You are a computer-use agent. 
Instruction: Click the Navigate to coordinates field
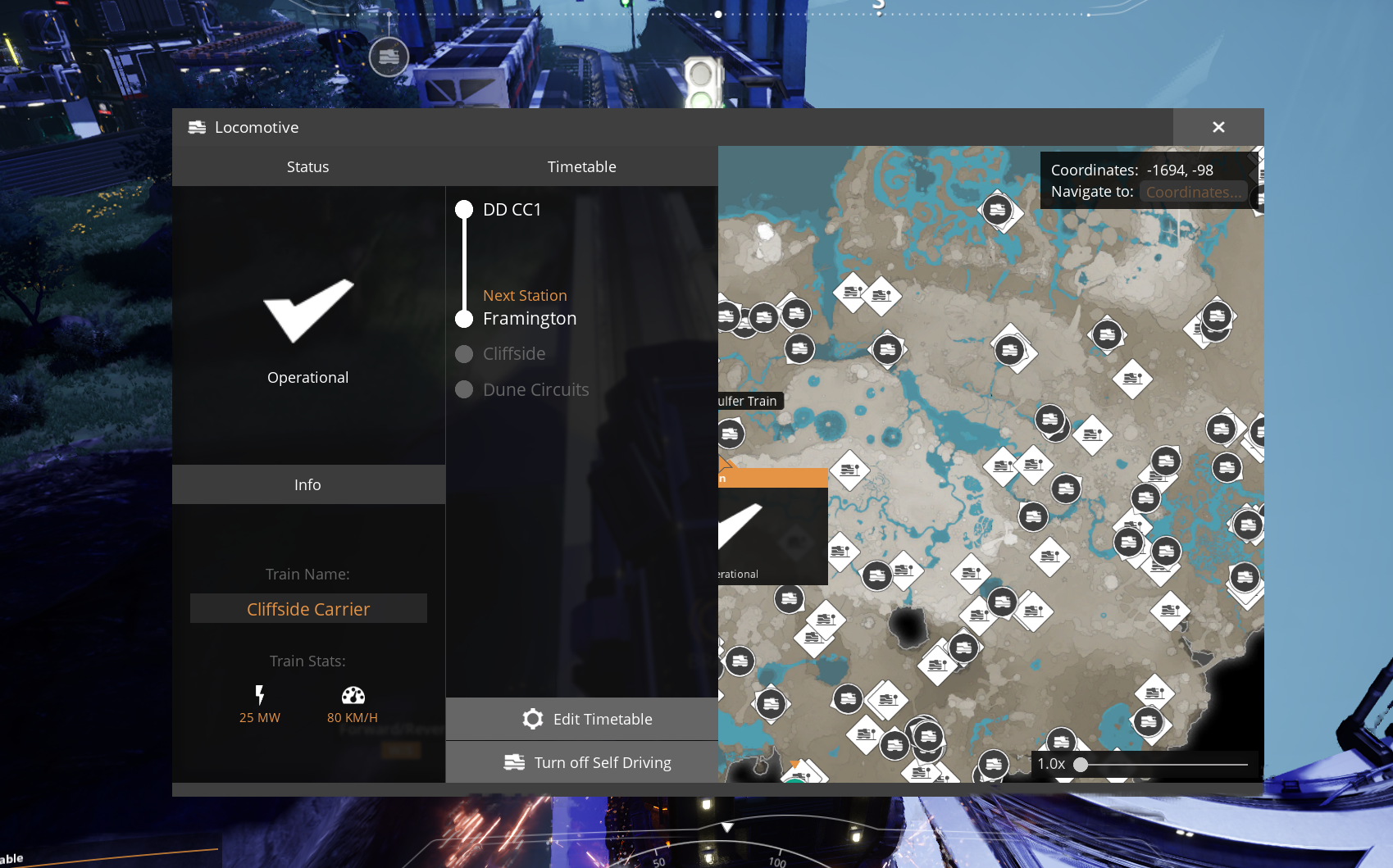click(1193, 192)
